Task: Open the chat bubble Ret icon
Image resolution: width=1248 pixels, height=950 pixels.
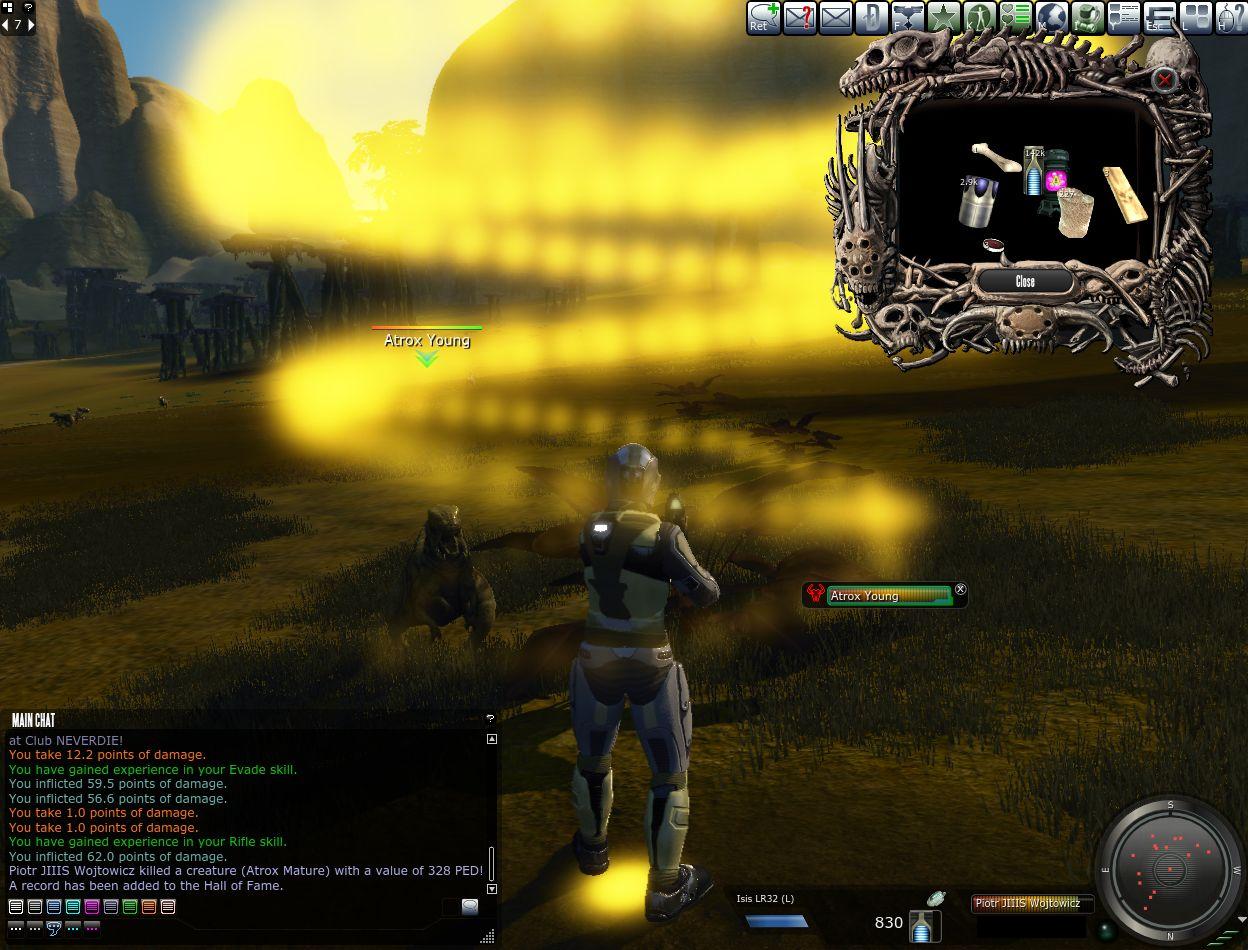Action: pyautogui.click(x=763, y=18)
